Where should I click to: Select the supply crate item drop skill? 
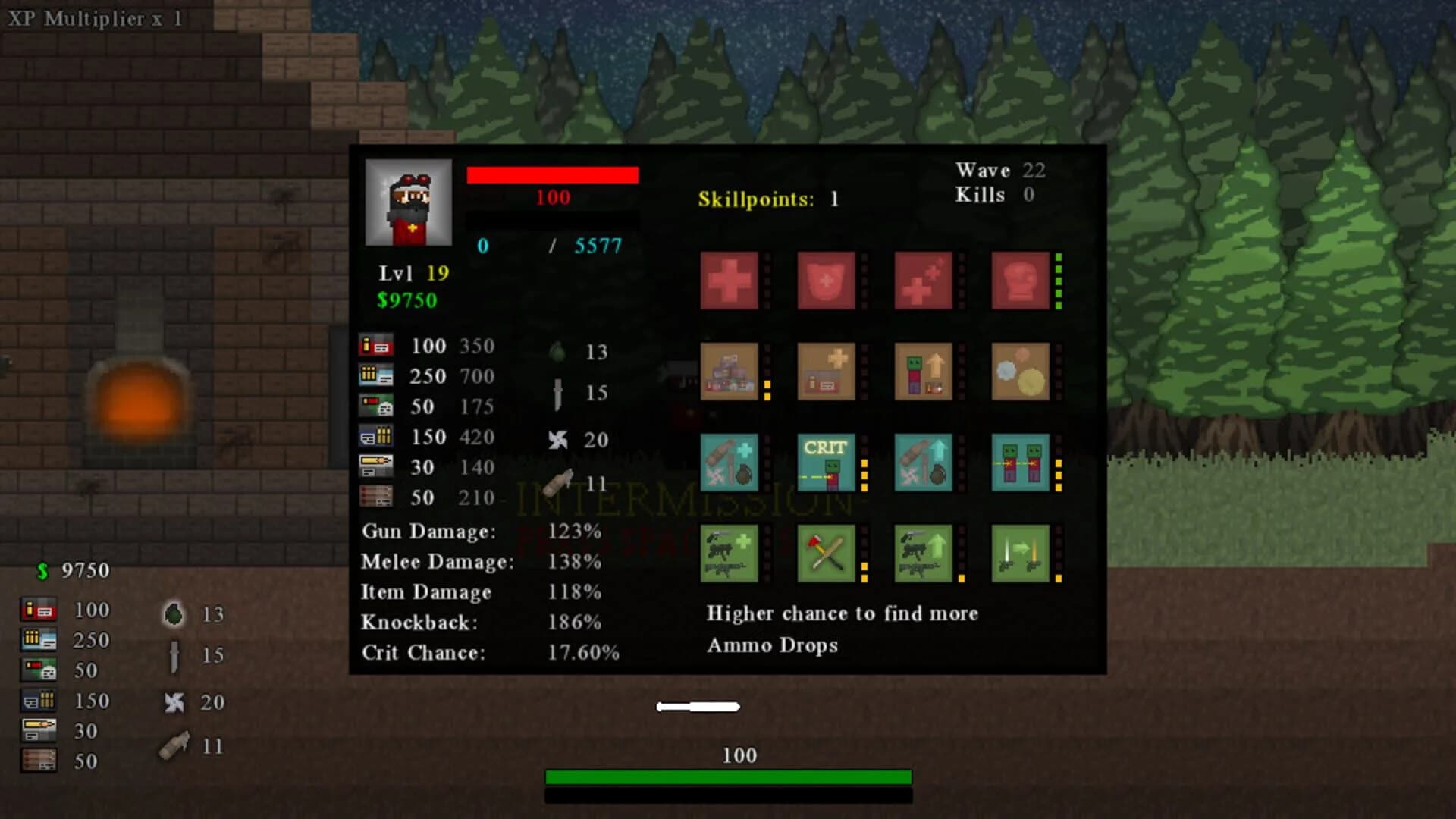coord(730,372)
